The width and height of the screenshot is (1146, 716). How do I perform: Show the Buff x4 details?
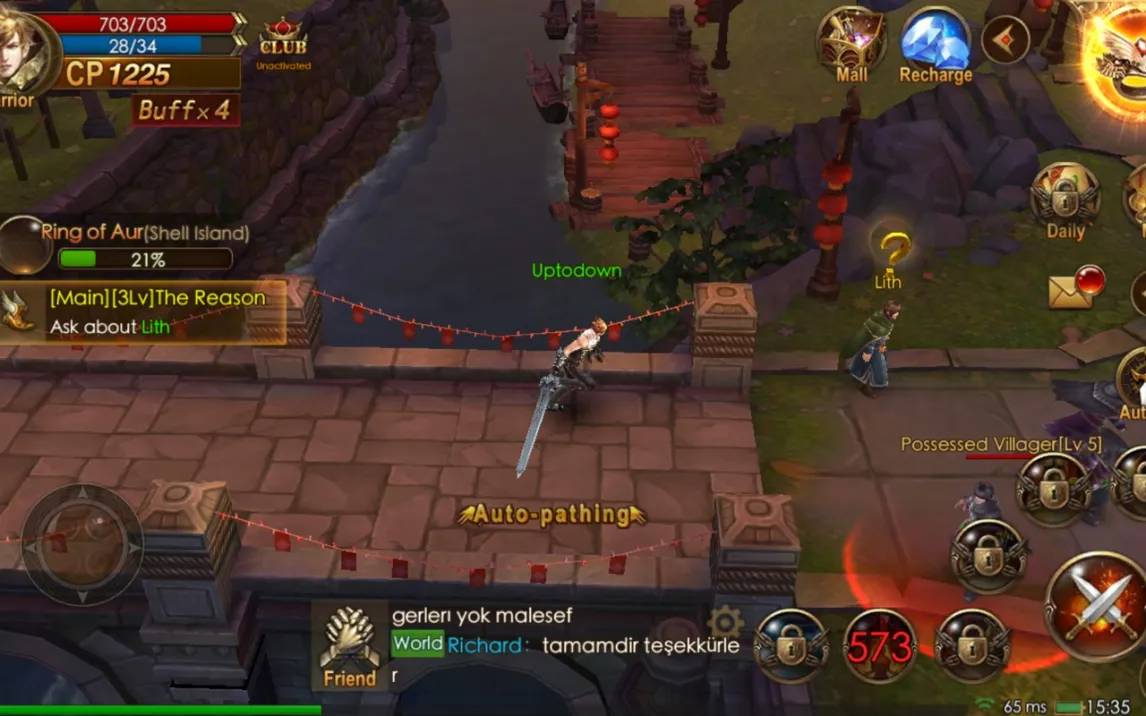(185, 110)
